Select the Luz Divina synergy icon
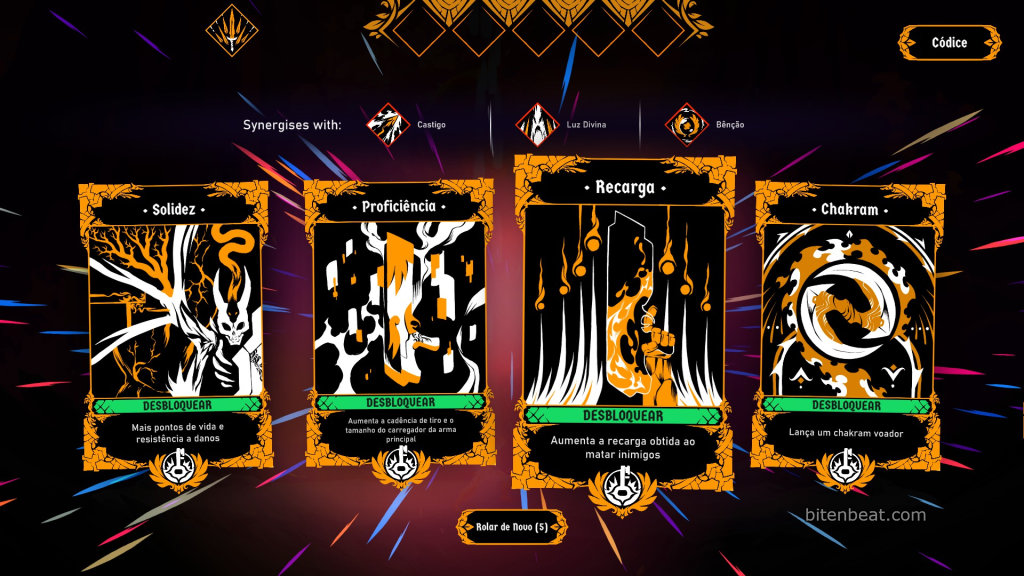1024x576 pixels. [536, 125]
